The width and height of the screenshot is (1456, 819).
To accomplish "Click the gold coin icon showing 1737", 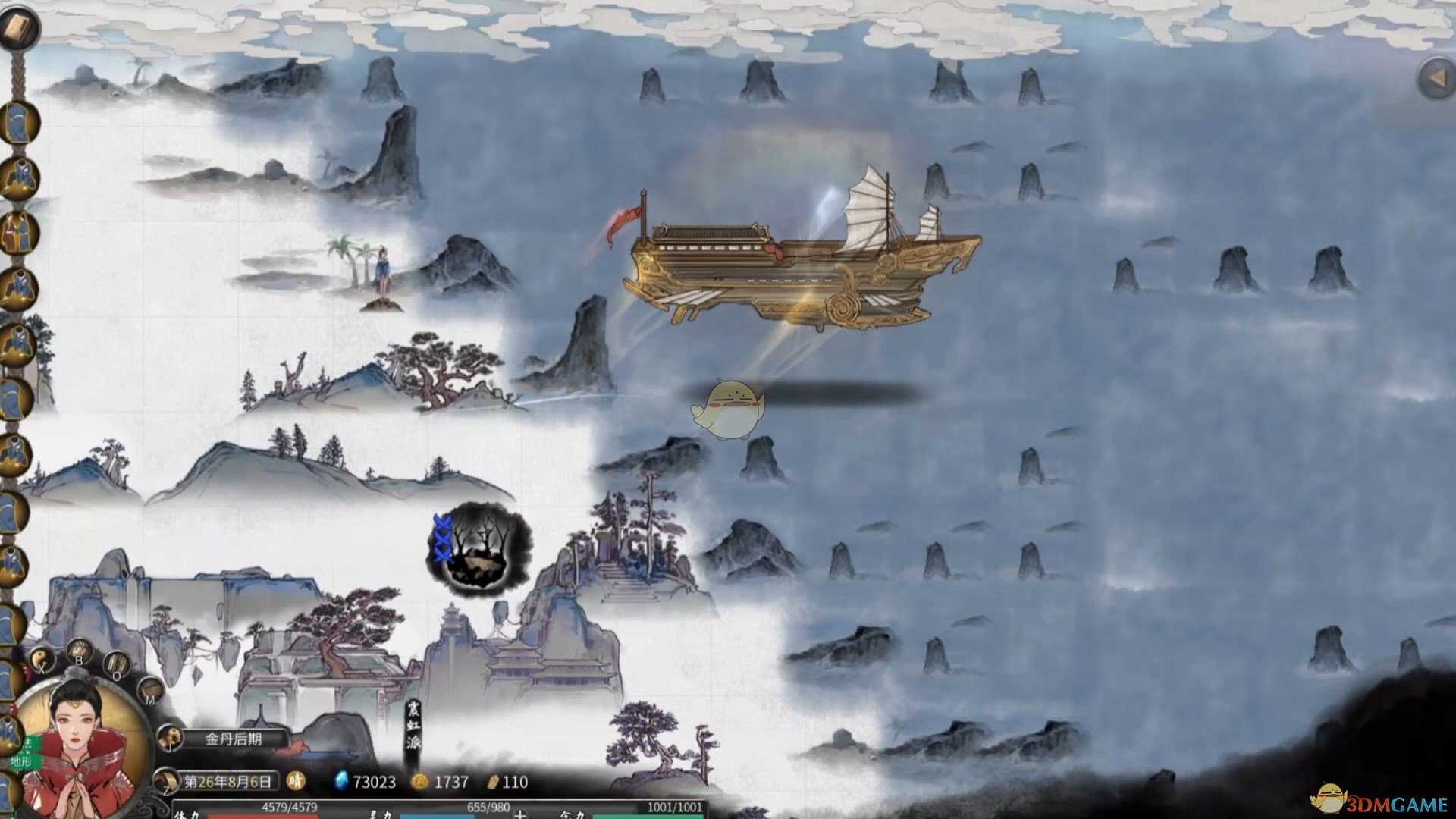I will (x=420, y=780).
